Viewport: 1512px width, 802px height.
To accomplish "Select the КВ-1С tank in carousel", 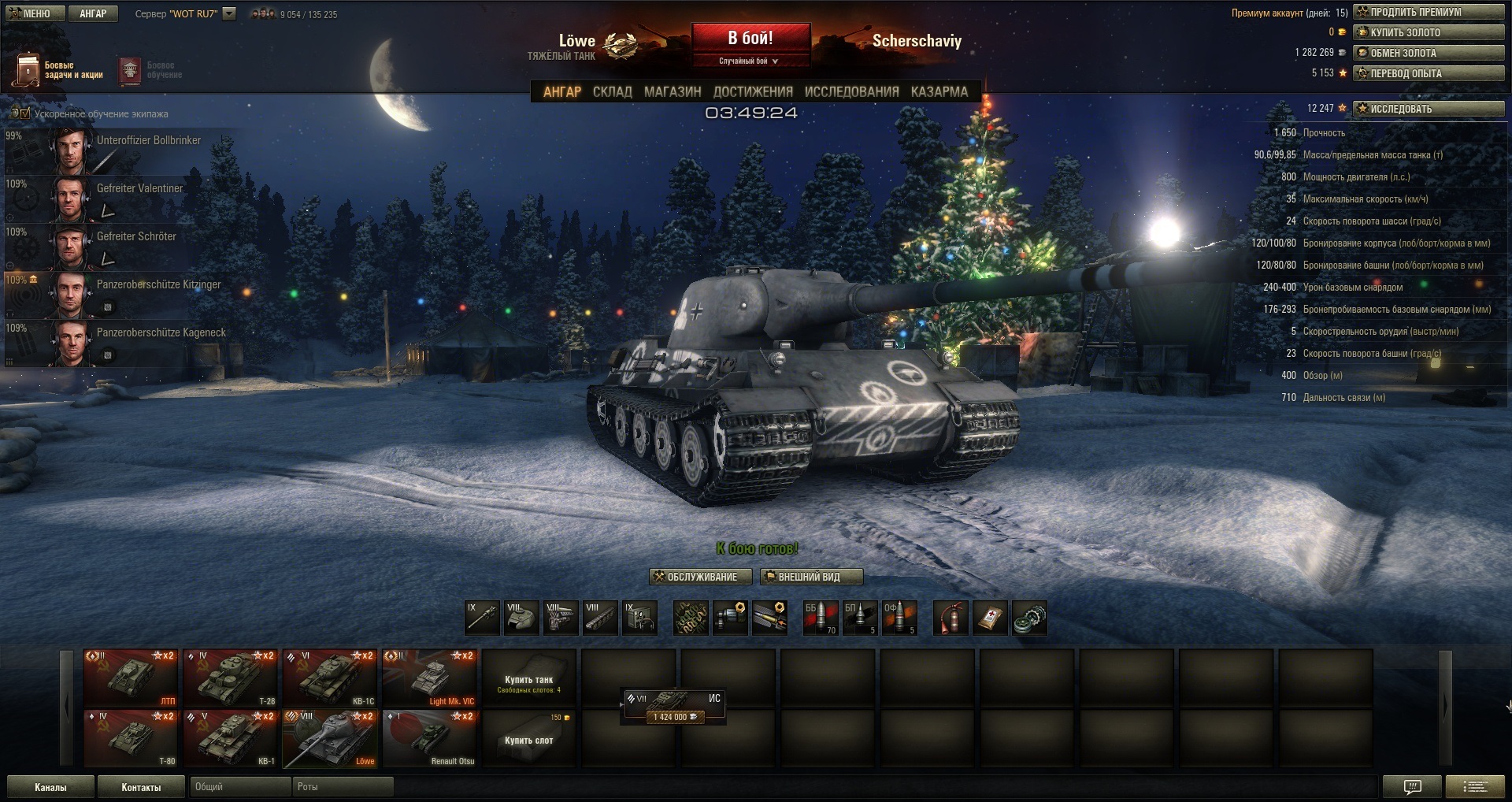I will click(x=330, y=678).
